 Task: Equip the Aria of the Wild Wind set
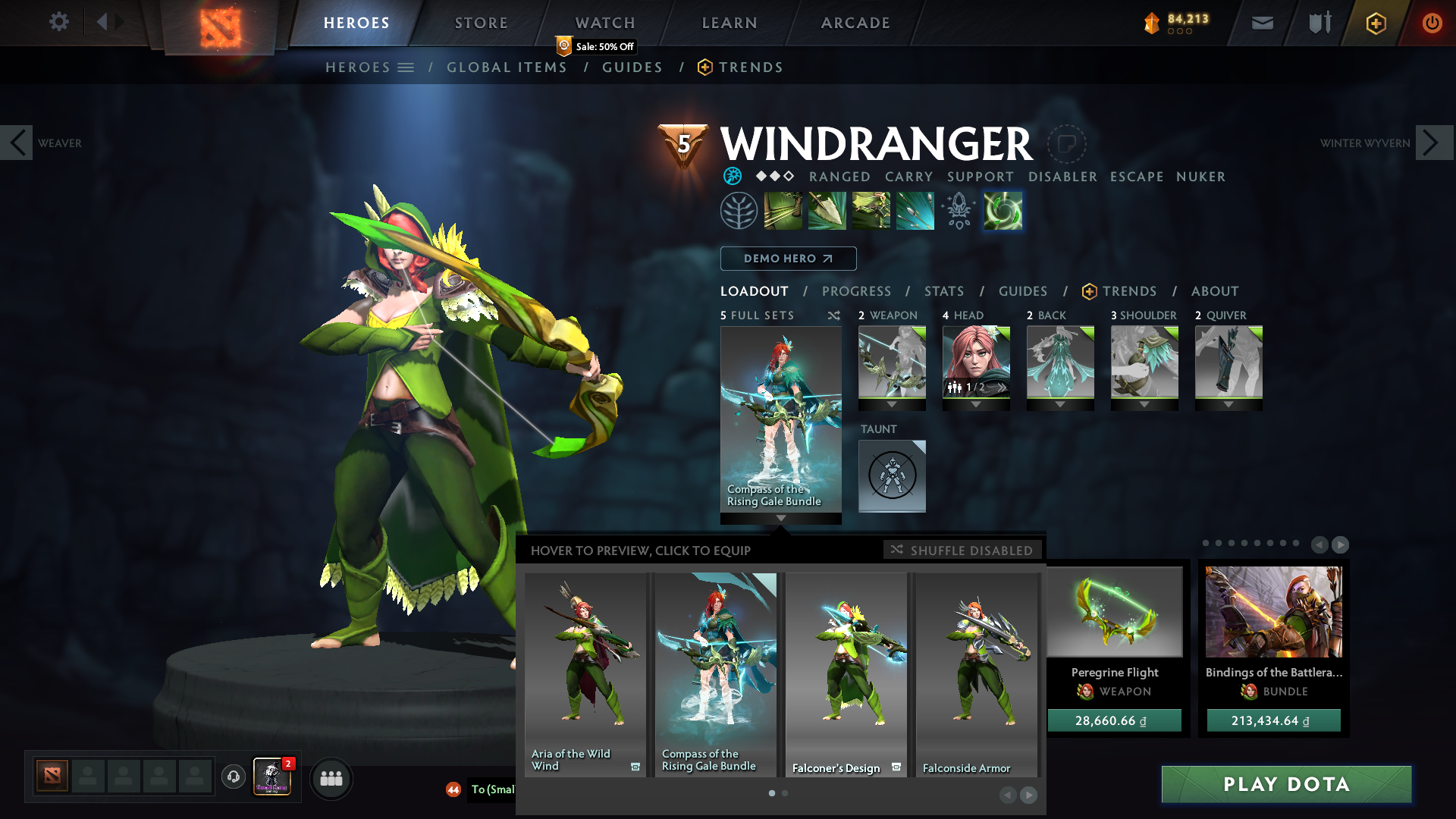[585, 673]
